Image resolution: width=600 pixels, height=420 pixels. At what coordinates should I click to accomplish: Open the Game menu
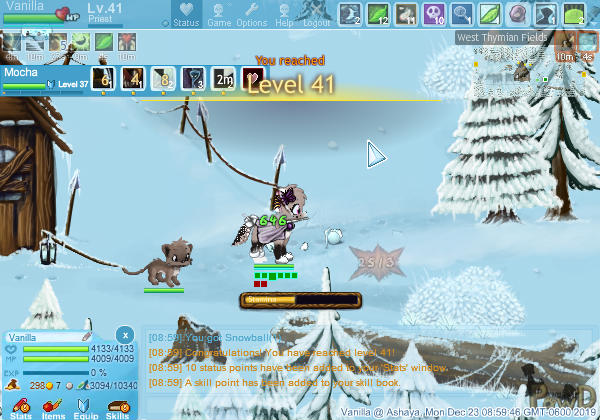coord(219,14)
